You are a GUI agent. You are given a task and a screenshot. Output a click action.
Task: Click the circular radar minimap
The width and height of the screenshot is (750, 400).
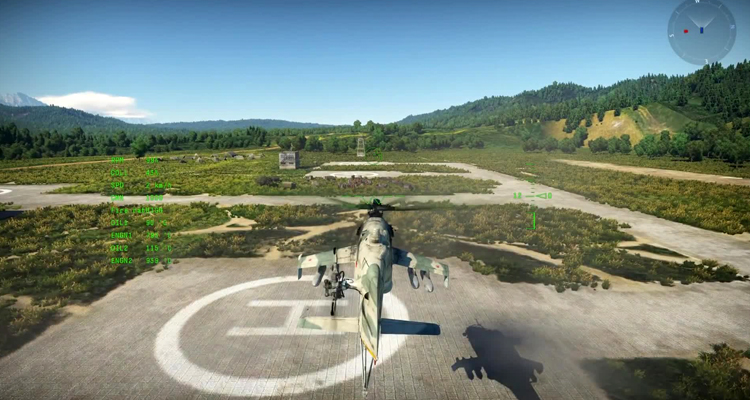pyautogui.click(x=701, y=31)
